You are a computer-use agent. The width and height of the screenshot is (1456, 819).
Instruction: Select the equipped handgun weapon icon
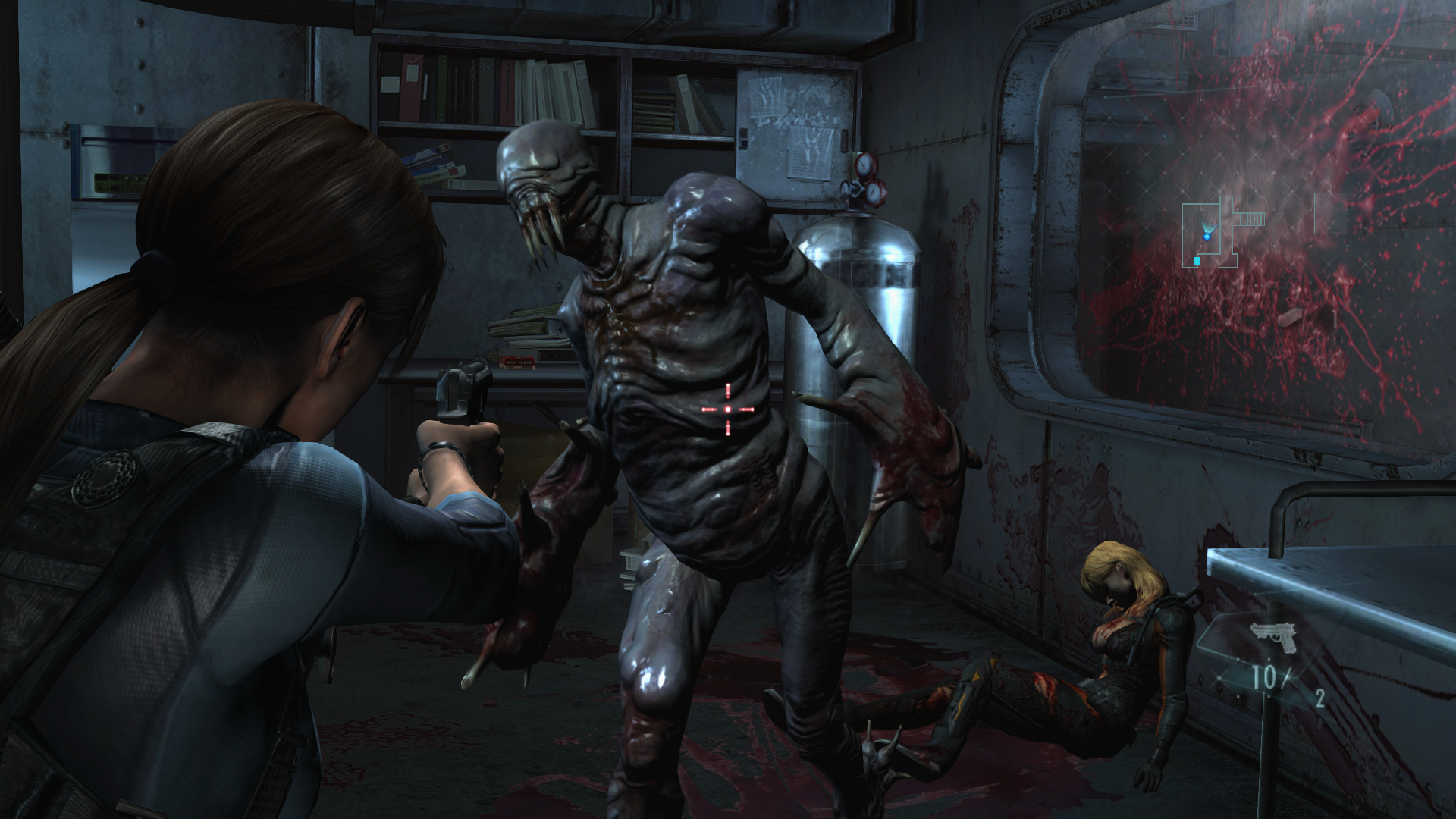pyautogui.click(x=1274, y=636)
